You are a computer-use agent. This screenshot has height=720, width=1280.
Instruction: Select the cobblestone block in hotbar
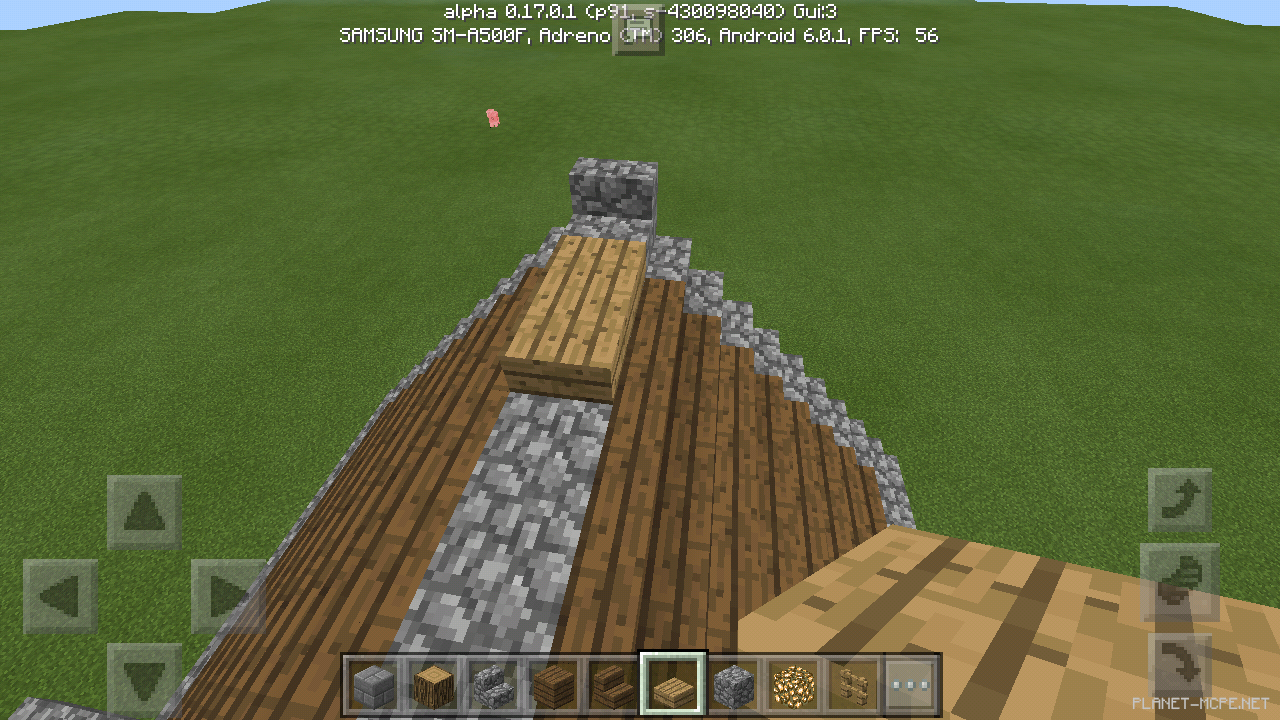coord(733,681)
